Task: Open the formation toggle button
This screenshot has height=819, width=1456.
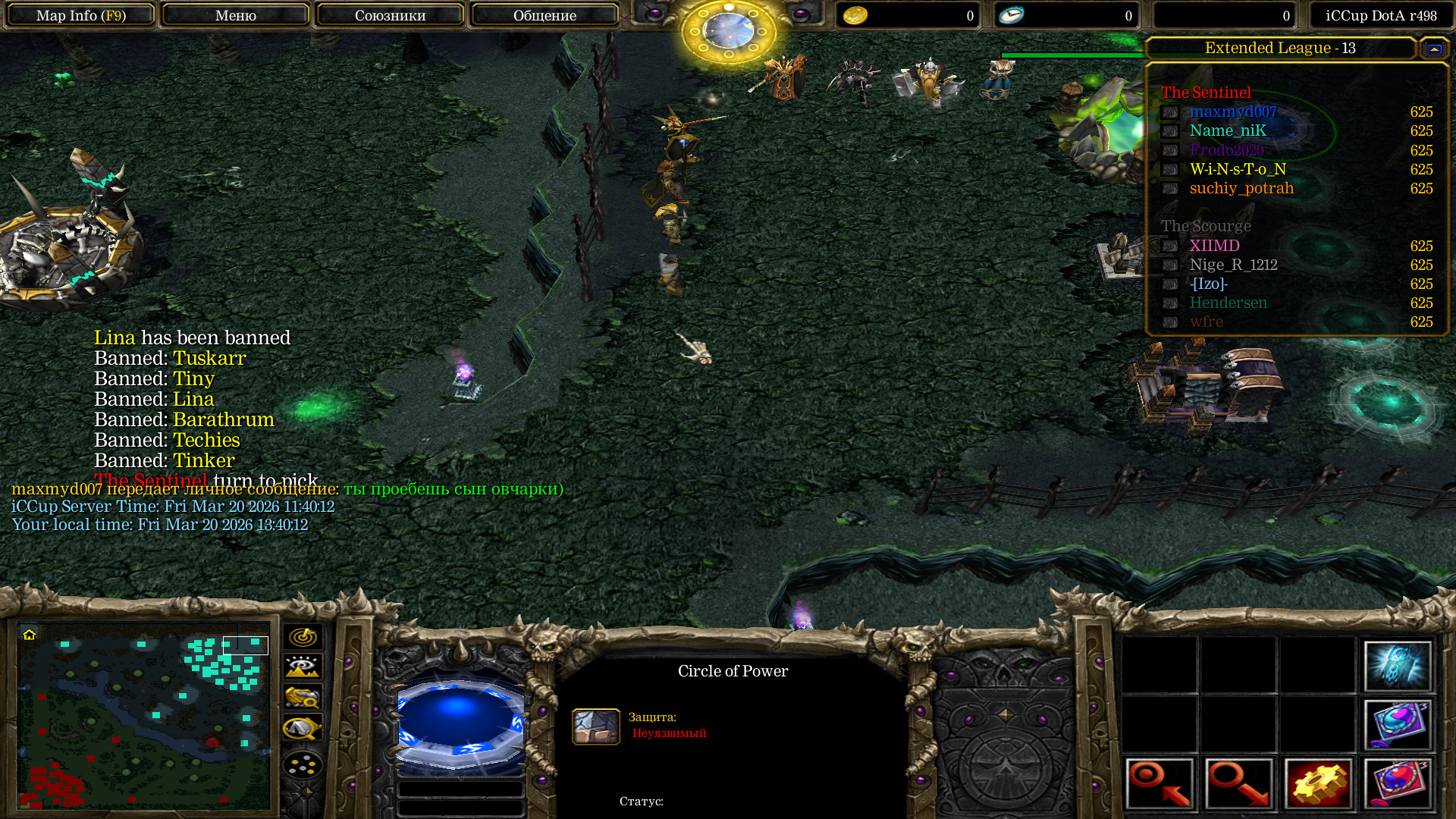Action: coord(303,764)
